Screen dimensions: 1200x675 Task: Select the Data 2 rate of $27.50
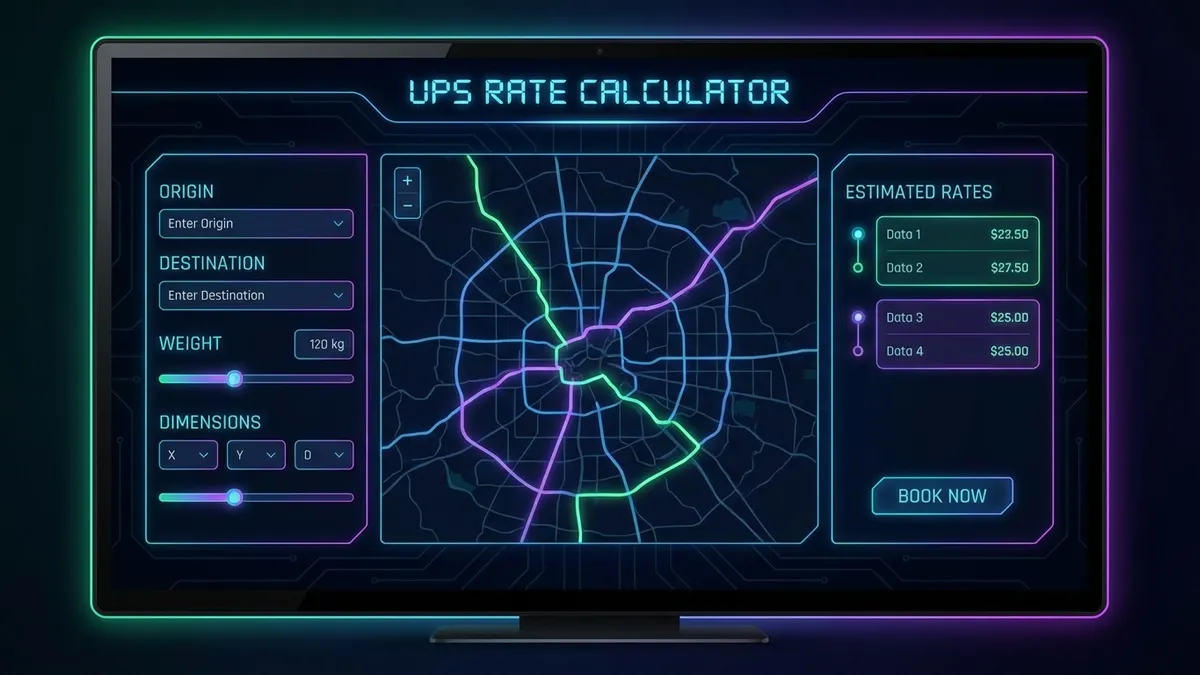click(957, 268)
